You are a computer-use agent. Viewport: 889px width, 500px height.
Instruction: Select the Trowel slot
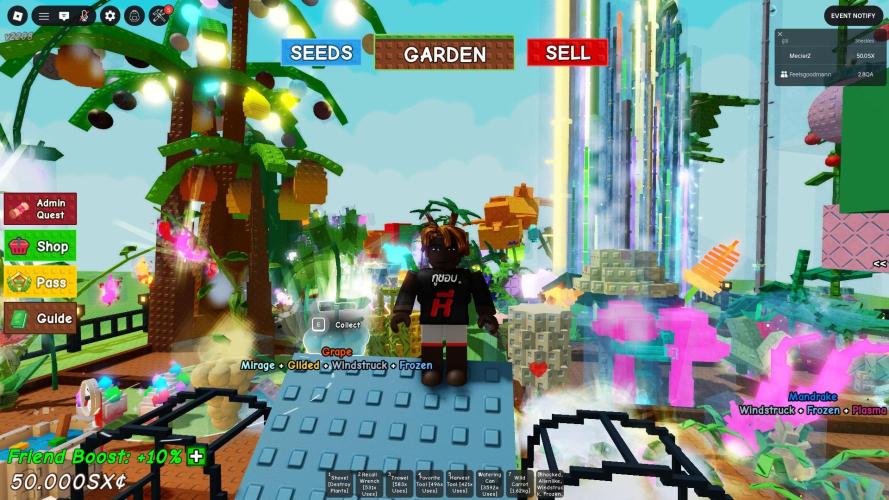tap(400, 483)
